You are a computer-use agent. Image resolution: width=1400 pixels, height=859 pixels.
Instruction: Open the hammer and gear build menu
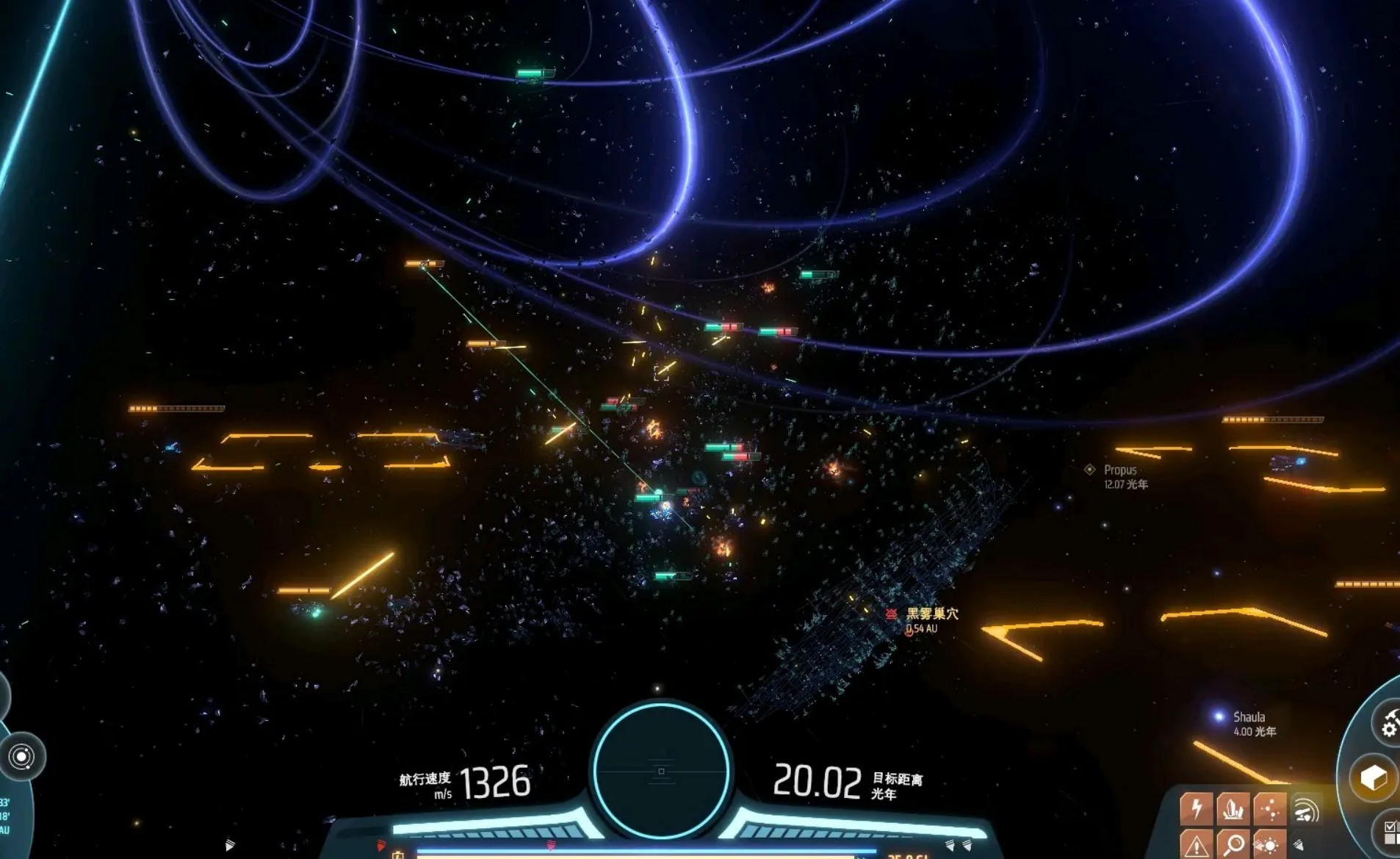pyautogui.click(x=1388, y=722)
